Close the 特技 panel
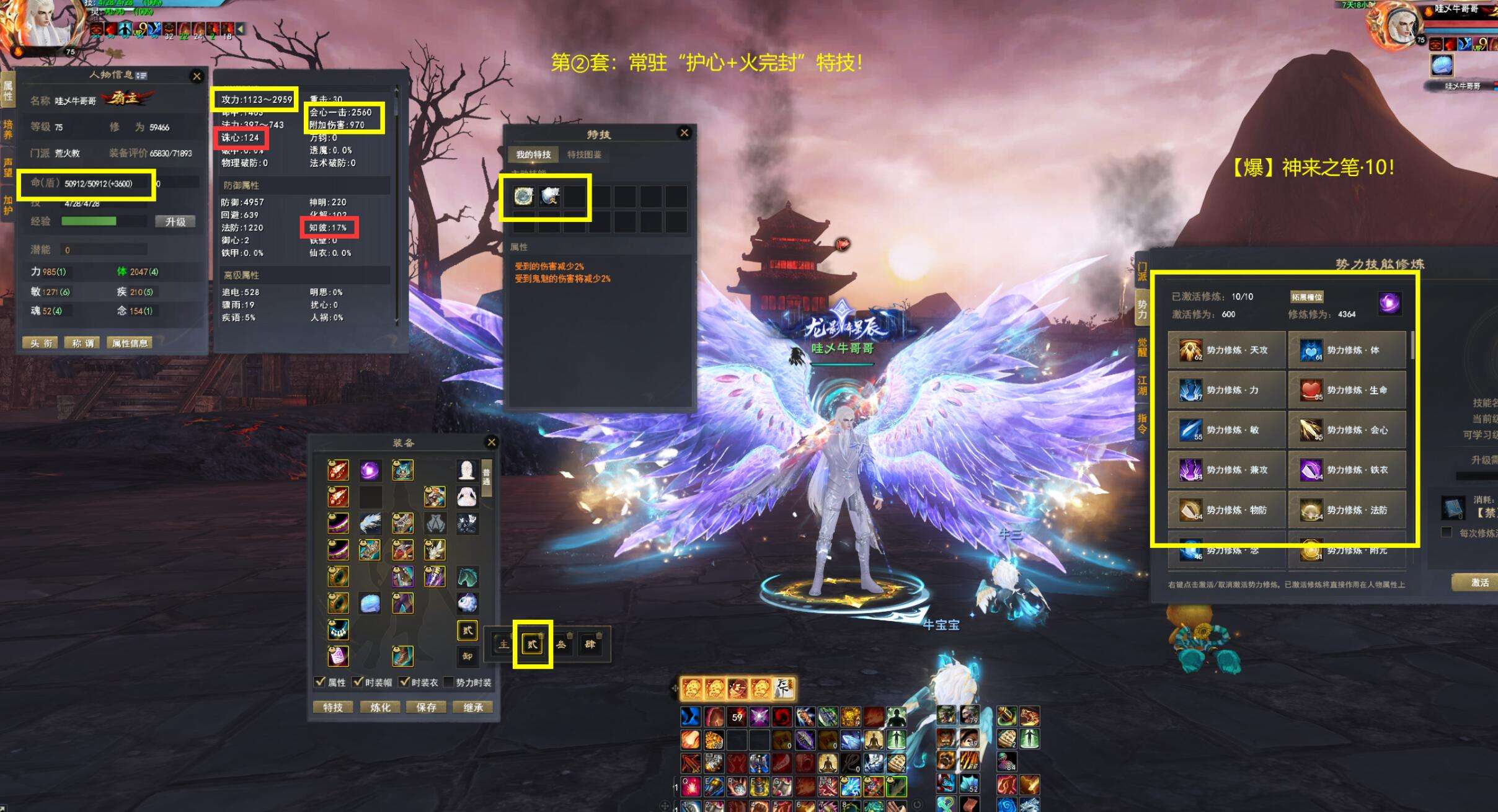This screenshot has width=1498, height=812. point(684,133)
